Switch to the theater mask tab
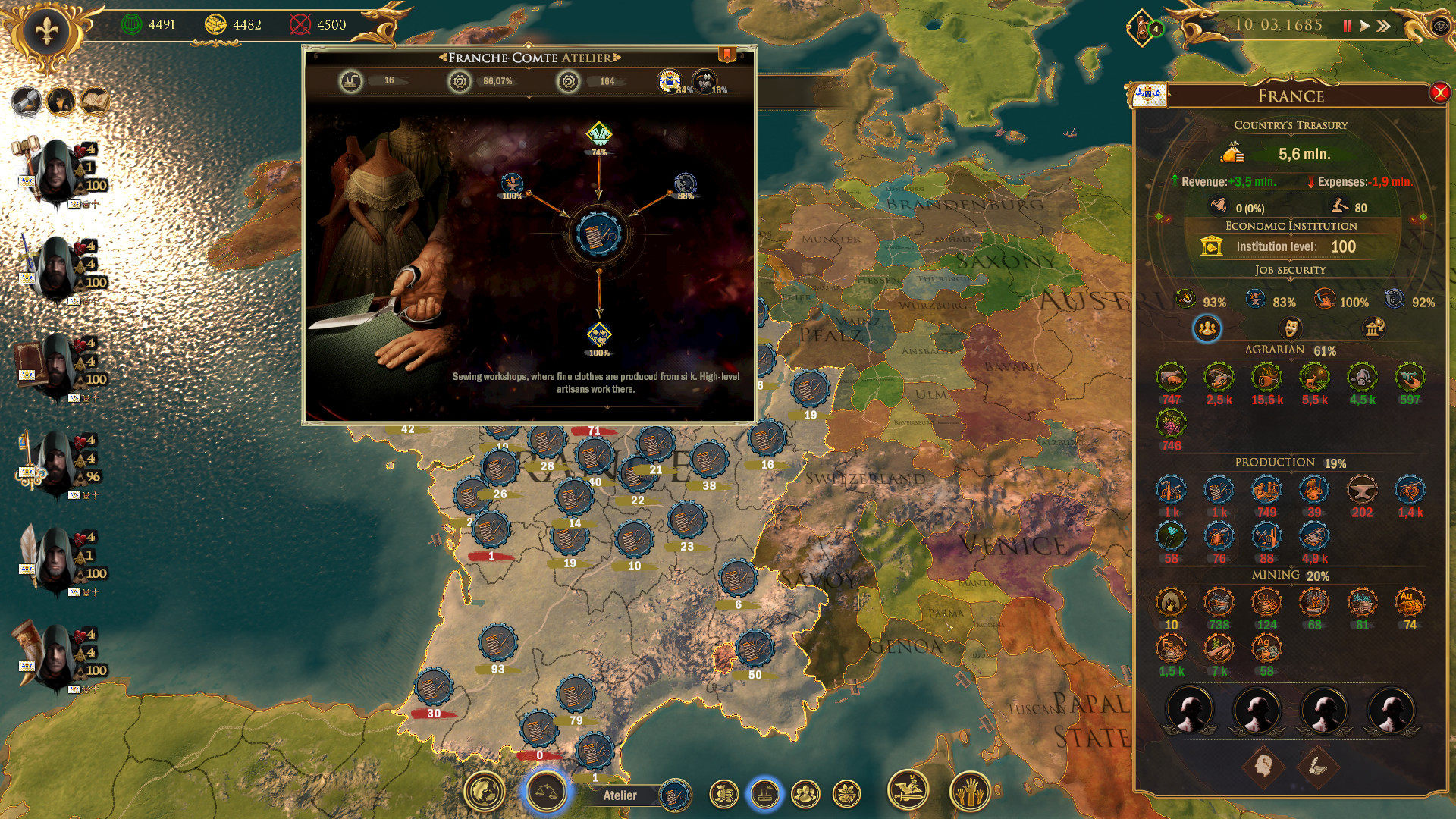Screen dimensions: 1456x819 coord(1291,328)
